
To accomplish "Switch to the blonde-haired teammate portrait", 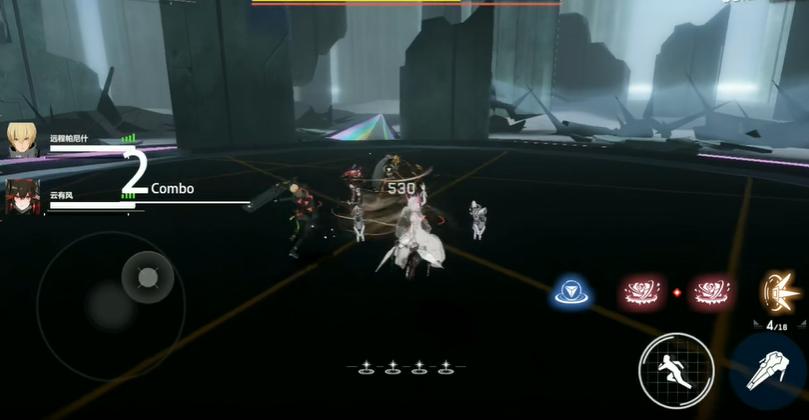I will tap(22, 139).
